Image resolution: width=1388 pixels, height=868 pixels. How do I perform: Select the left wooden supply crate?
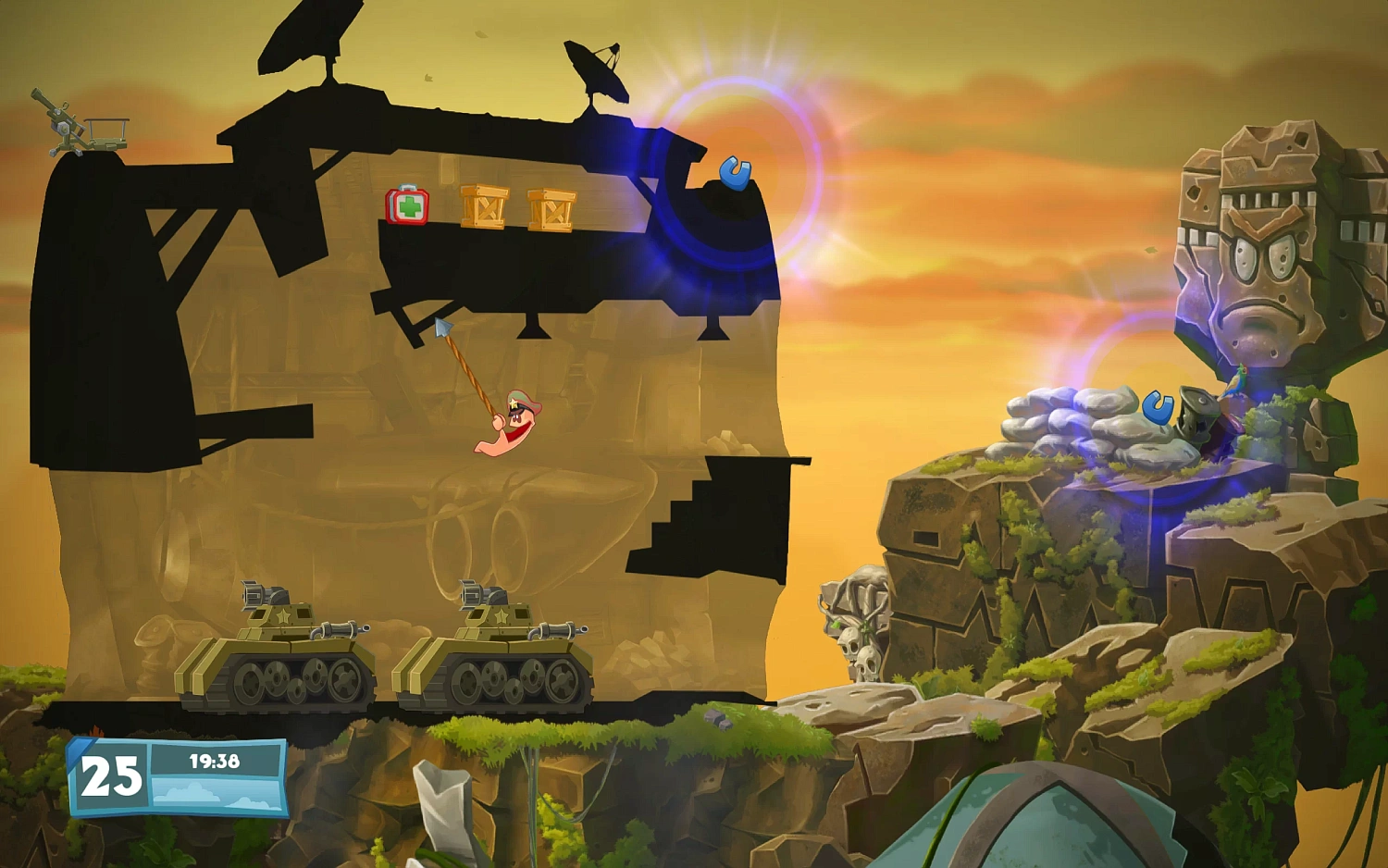pyautogui.click(x=483, y=205)
